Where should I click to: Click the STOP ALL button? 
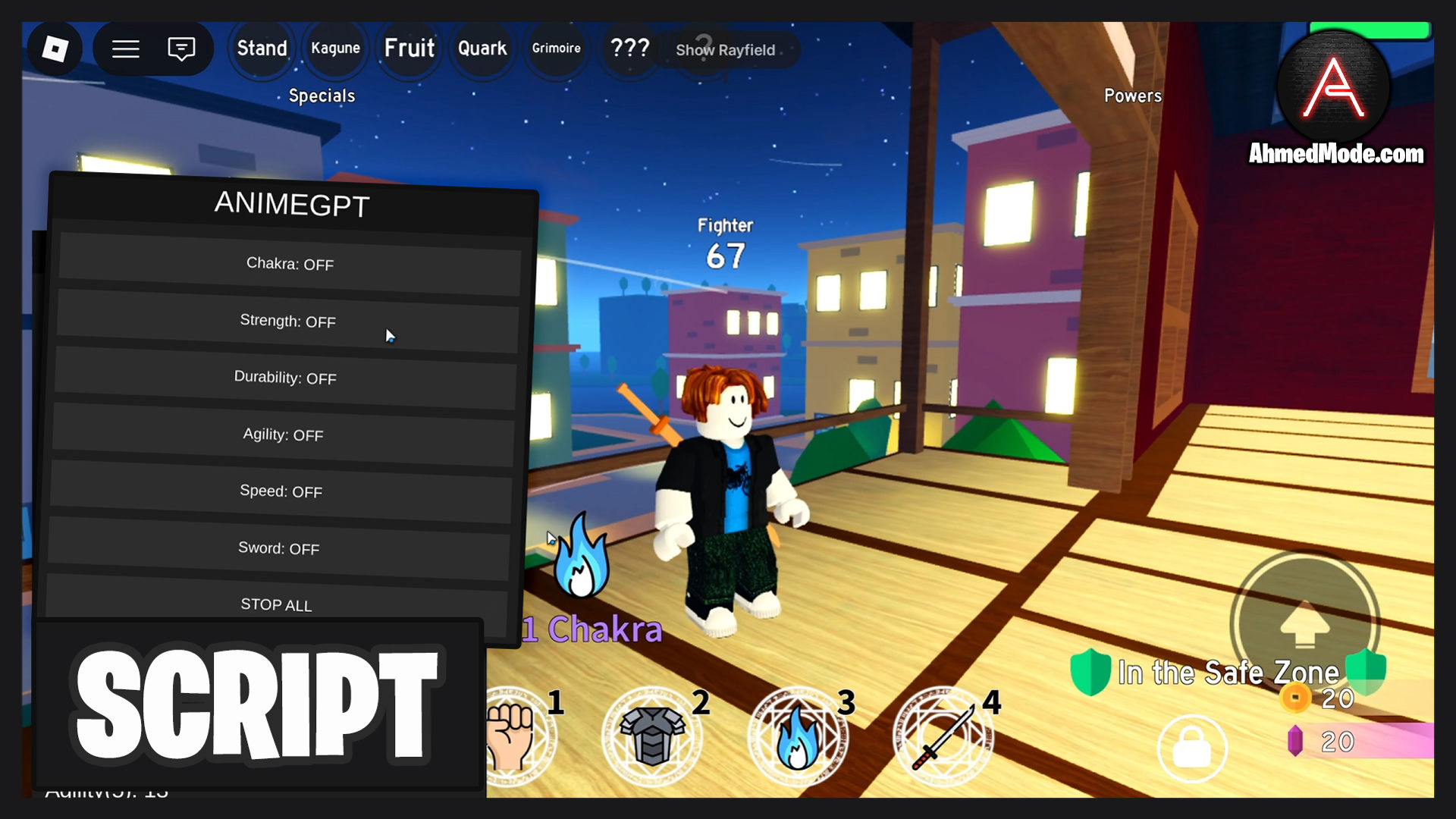[276, 604]
